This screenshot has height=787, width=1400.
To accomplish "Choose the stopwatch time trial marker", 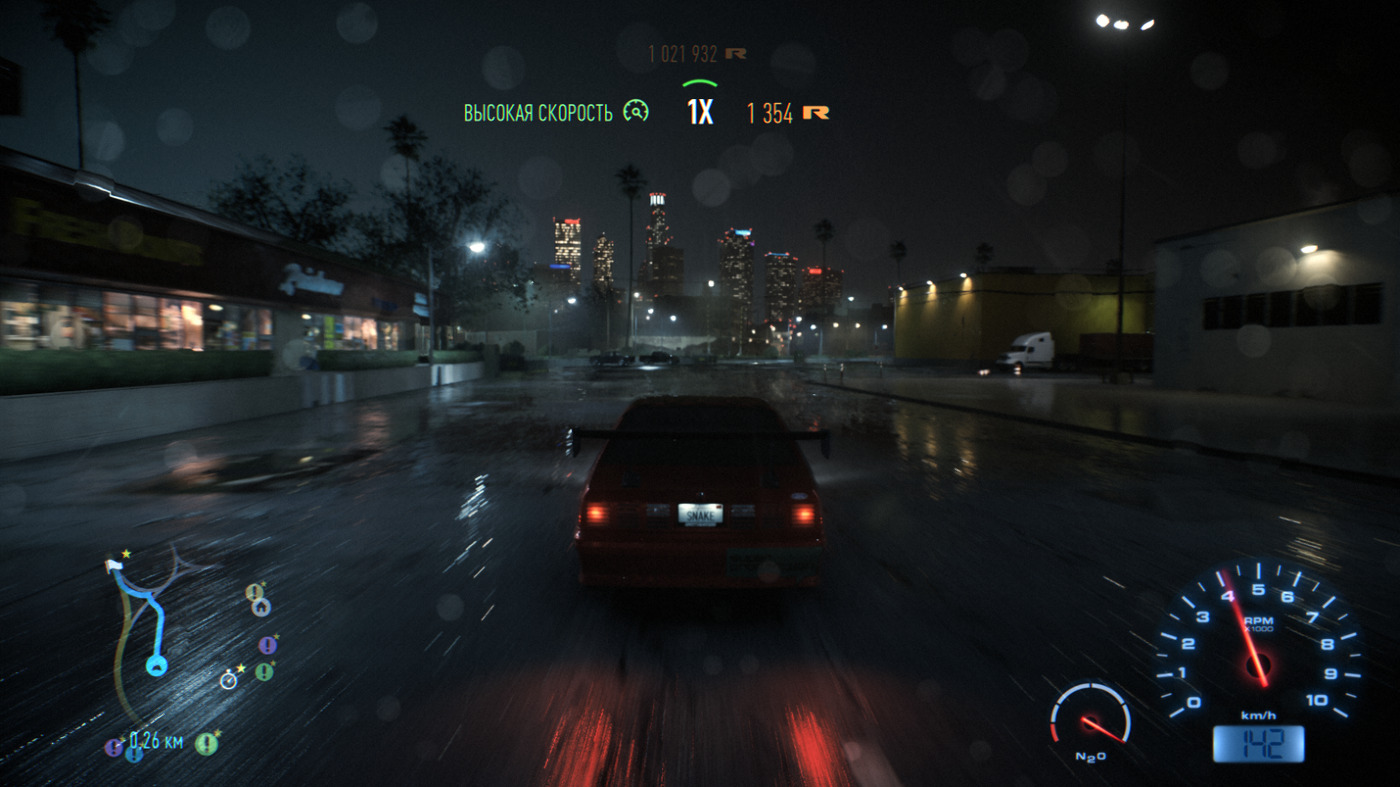I will [x=229, y=680].
